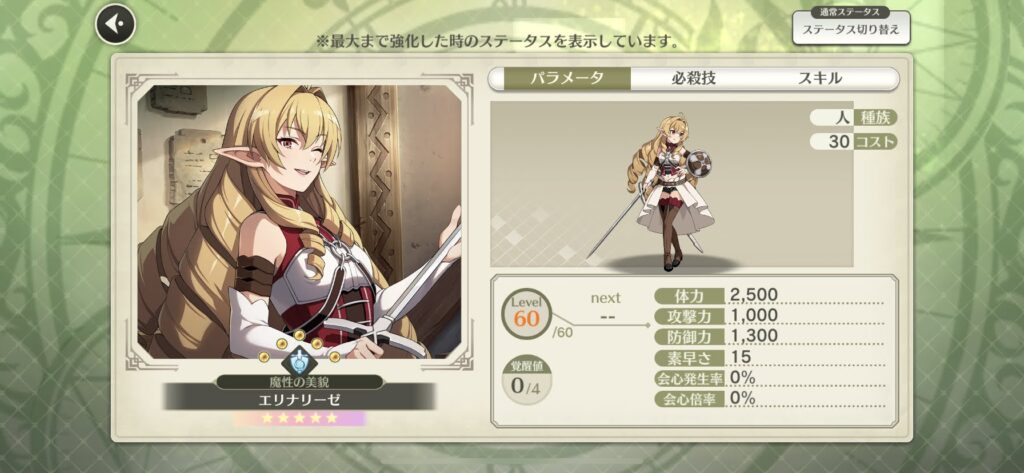Open the スキル tab

pos(819,78)
